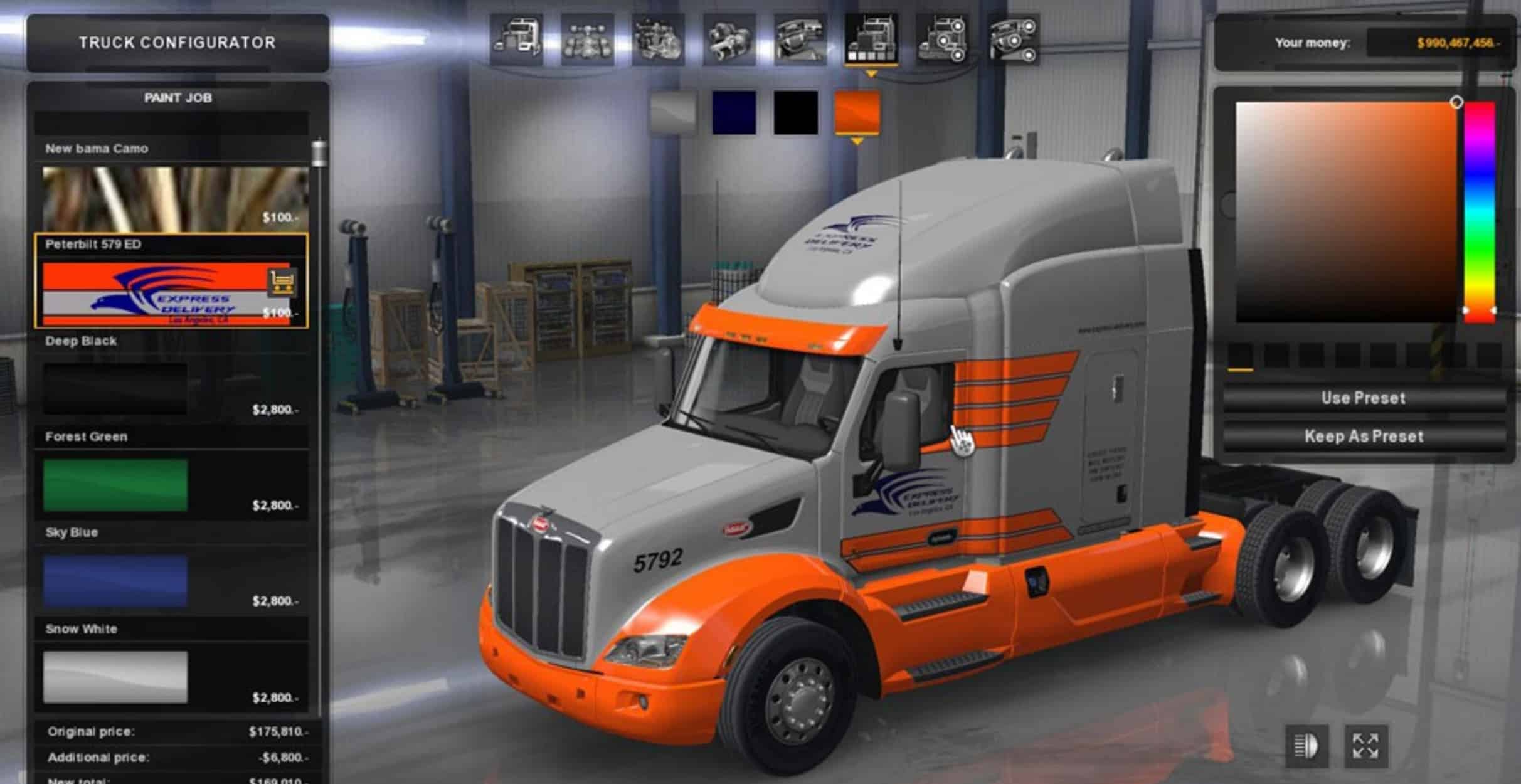This screenshot has height=784, width=1521.
Task: Select the dark navy blue color swatch
Action: pyautogui.click(x=734, y=113)
